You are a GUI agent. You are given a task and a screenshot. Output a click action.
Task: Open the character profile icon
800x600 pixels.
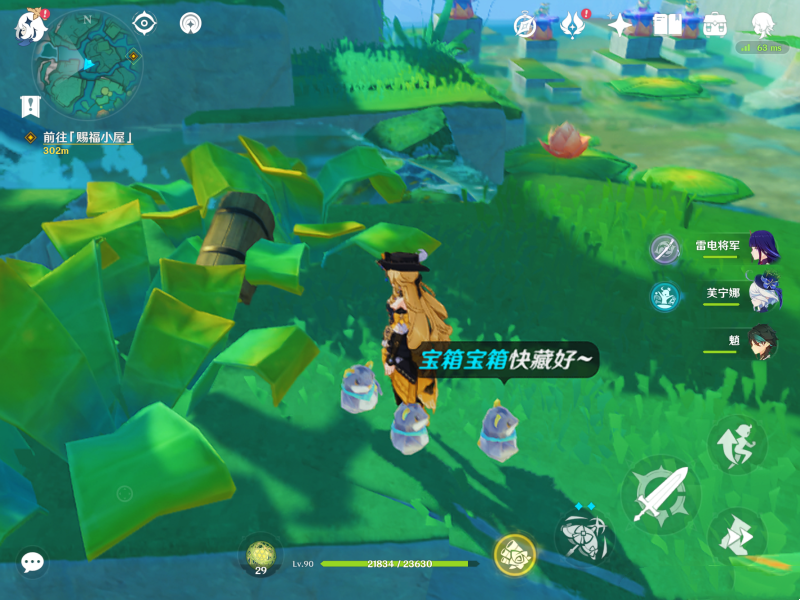pos(763,25)
